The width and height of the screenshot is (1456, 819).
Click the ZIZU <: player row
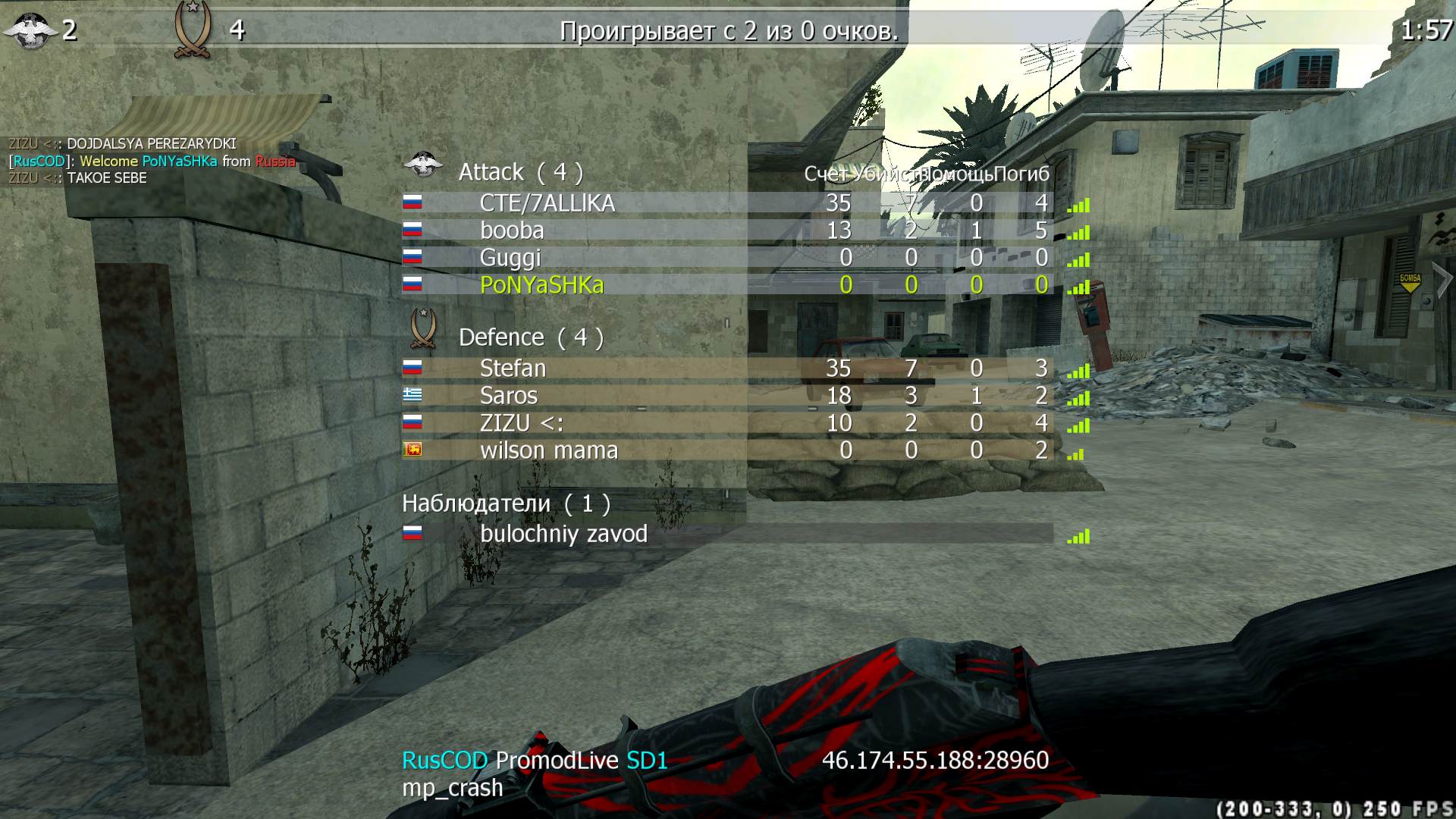522,423
